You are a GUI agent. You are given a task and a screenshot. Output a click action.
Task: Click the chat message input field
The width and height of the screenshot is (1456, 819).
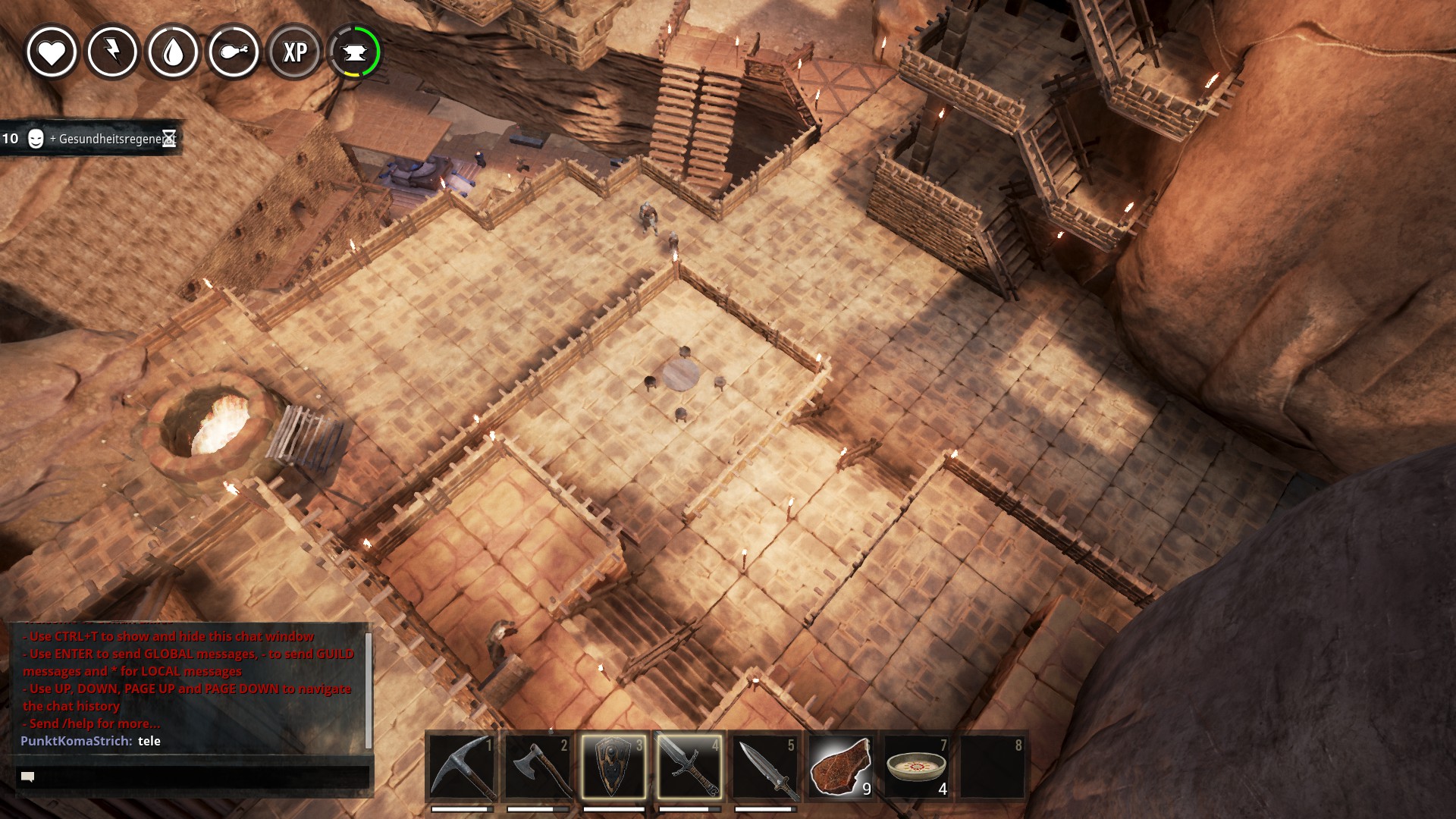click(x=193, y=777)
